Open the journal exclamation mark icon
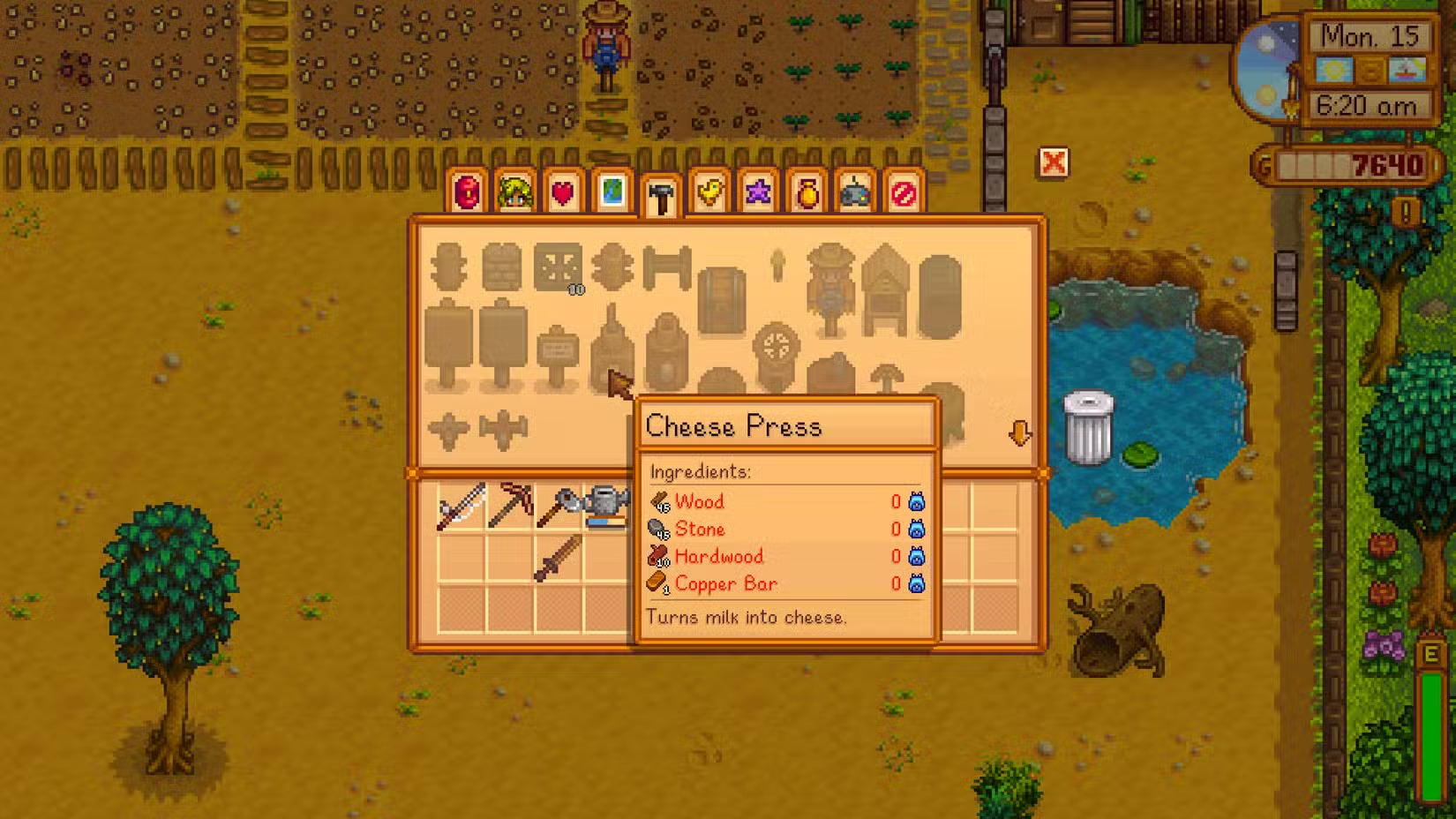1456x819 pixels. (1405, 212)
